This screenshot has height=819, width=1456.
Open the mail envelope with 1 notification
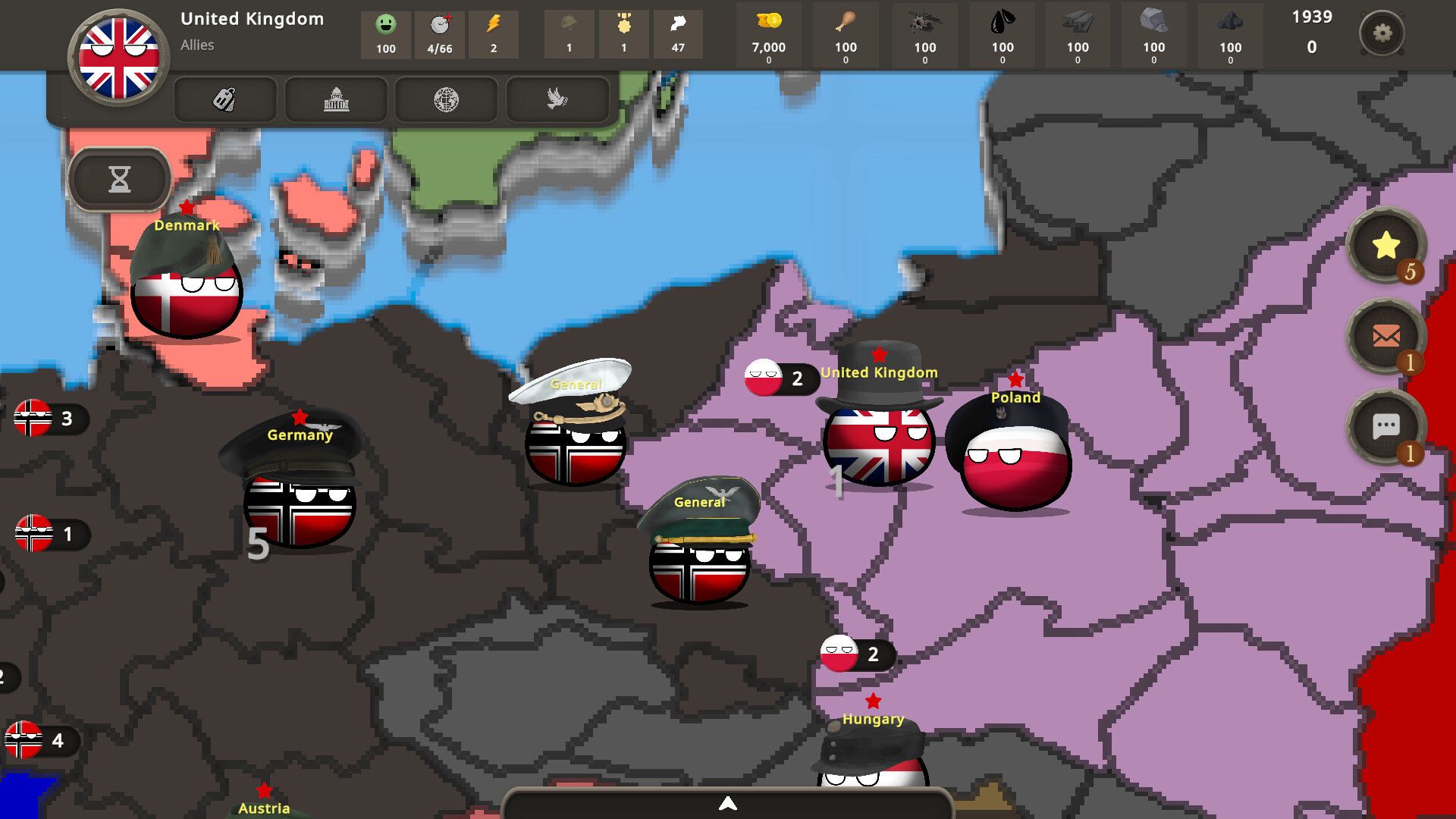pos(1386,336)
